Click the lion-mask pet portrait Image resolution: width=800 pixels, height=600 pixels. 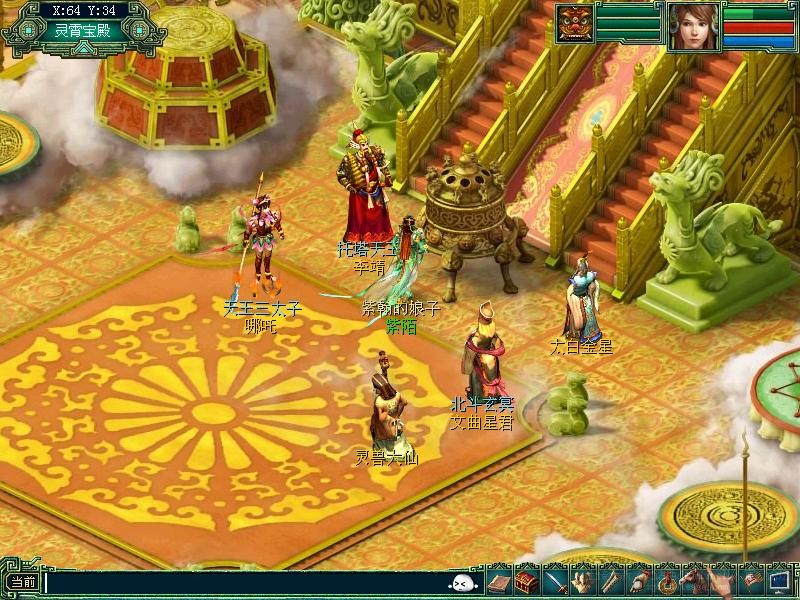[574, 22]
